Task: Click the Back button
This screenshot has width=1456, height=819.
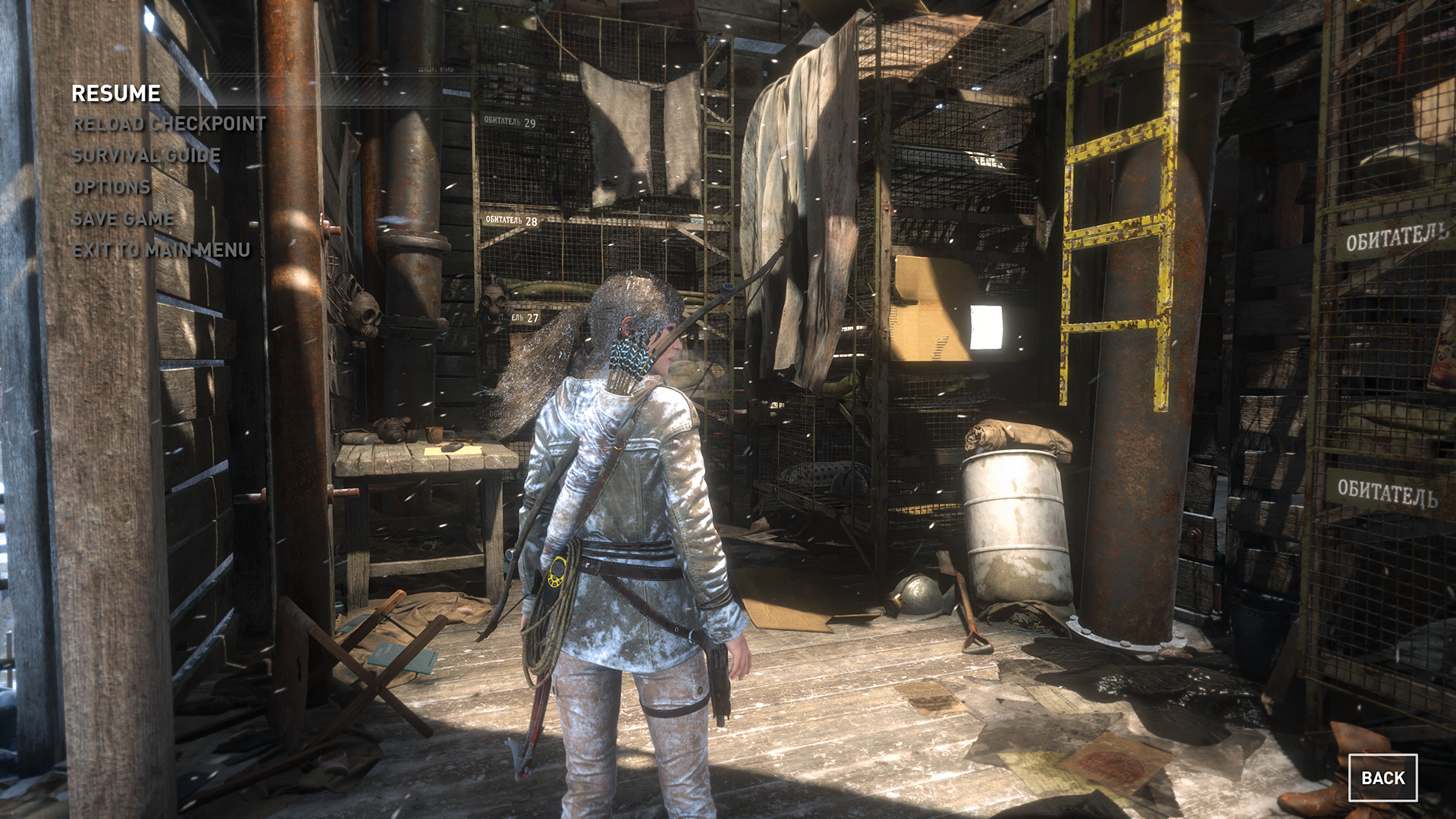Action: (x=1382, y=777)
